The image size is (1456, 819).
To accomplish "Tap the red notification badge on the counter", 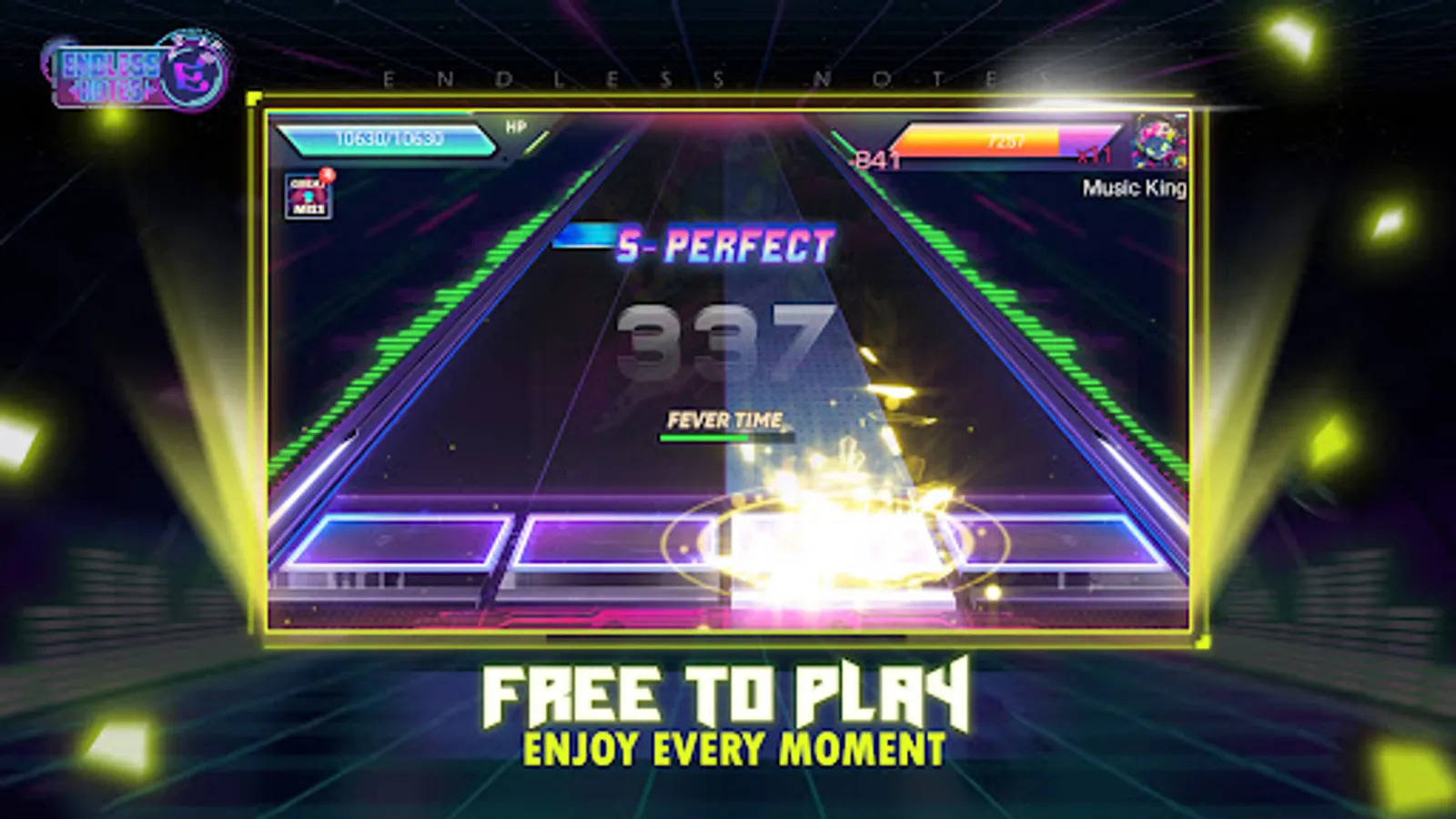I will point(326,175).
